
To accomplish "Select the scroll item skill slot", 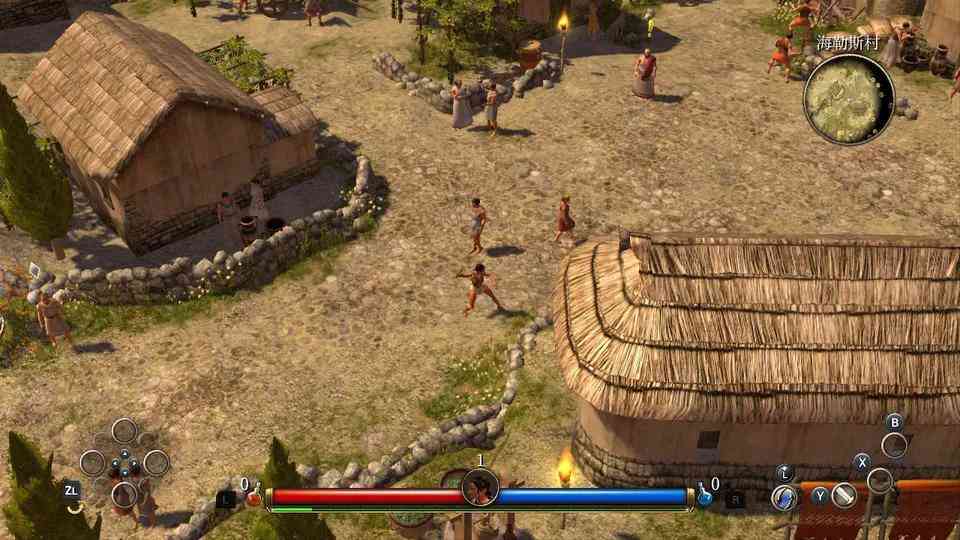I will pyautogui.click(x=845, y=495).
